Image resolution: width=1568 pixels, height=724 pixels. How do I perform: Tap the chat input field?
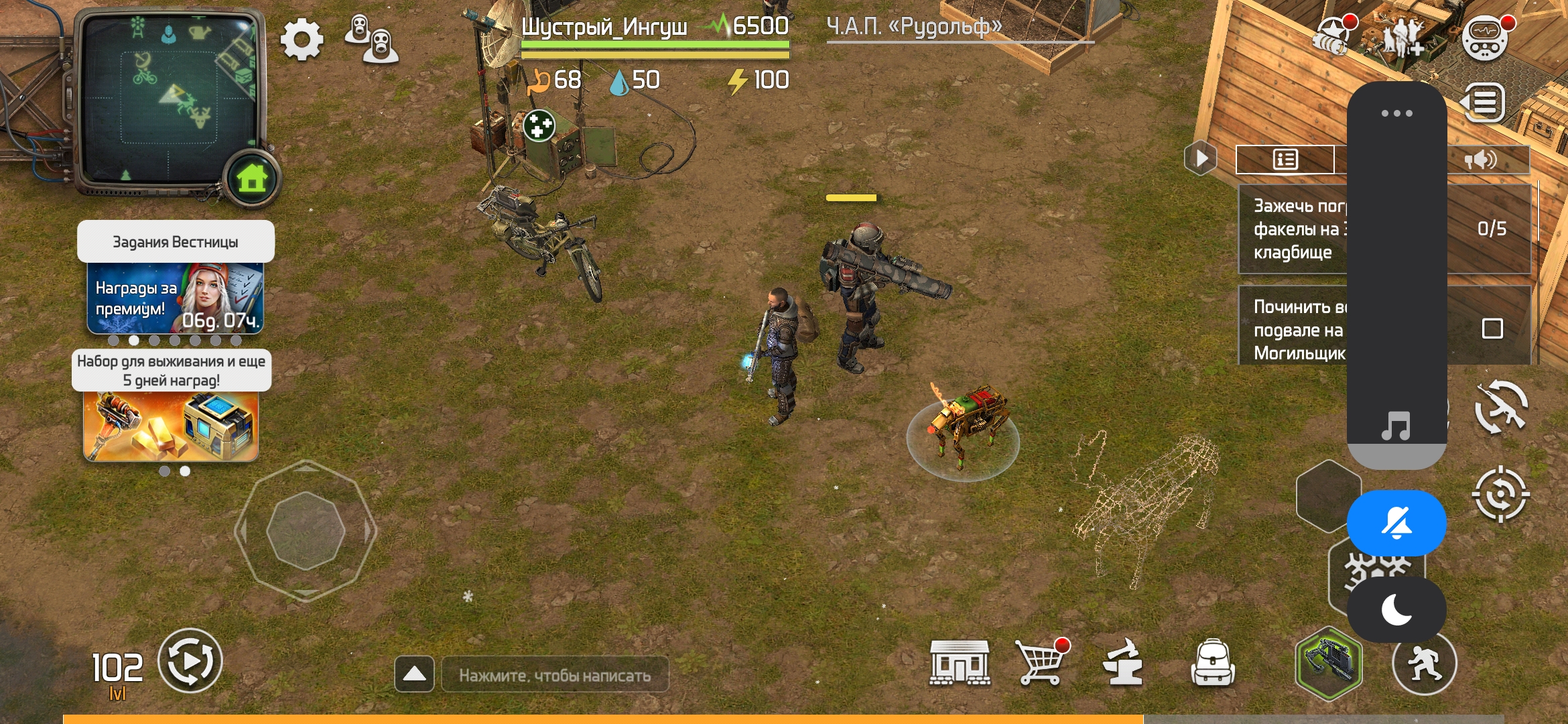tap(555, 675)
